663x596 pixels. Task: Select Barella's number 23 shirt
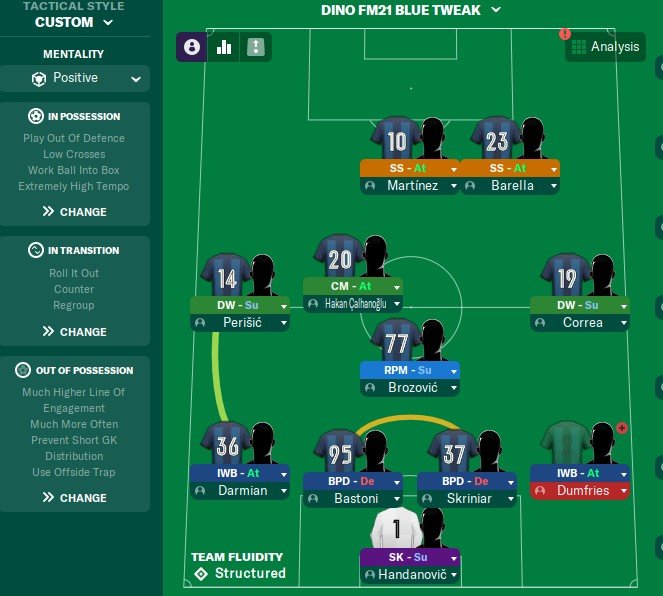(x=497, y=138)
